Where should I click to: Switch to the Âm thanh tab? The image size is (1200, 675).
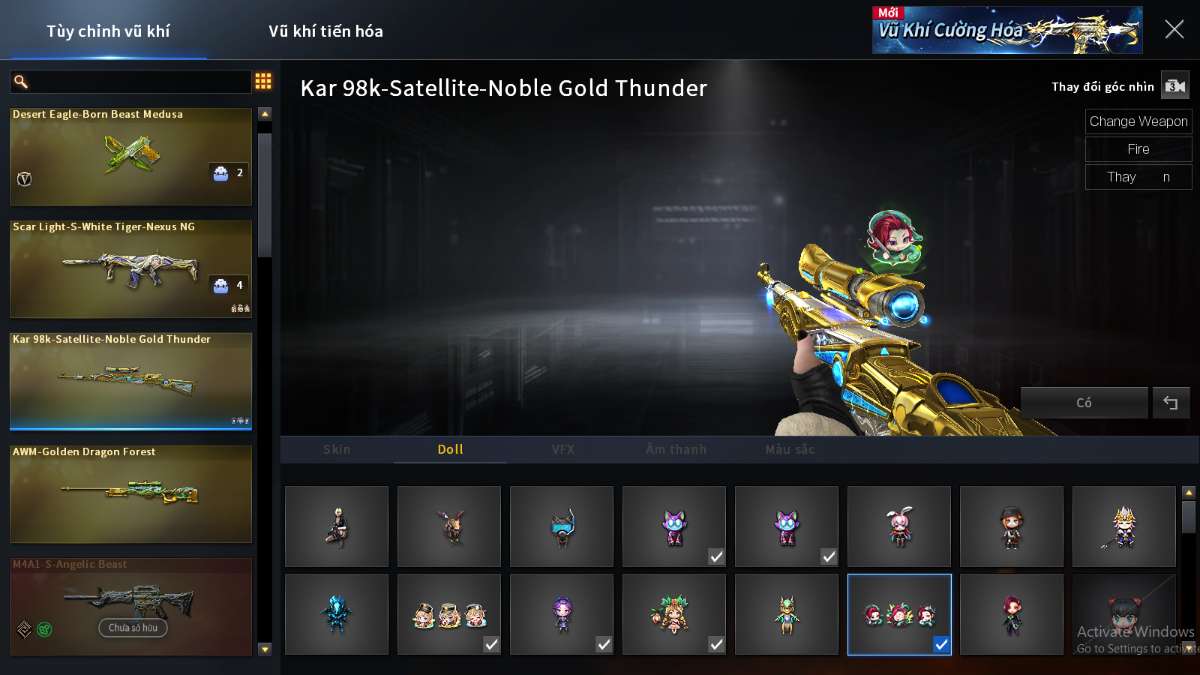click(x=676, y=450)
